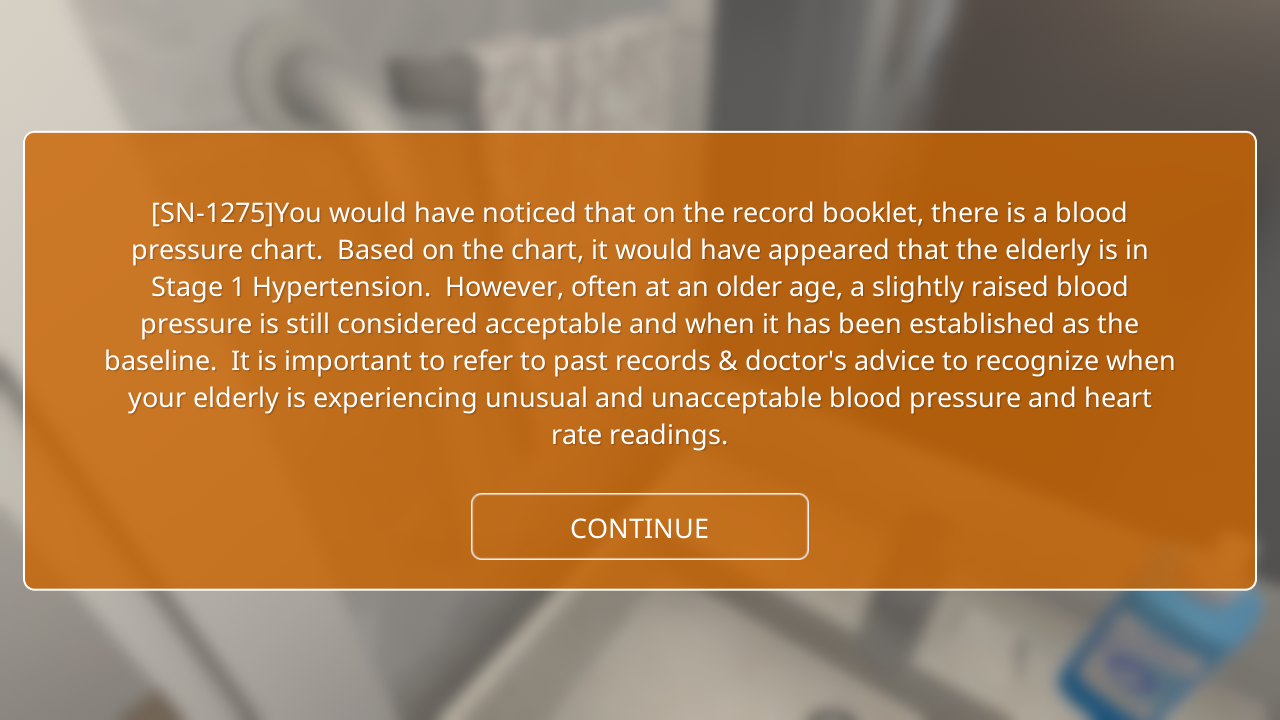This screenshot has height=720, width=1280.
Task: Click the CONTINUE button
Action: [x=639, y=527]
